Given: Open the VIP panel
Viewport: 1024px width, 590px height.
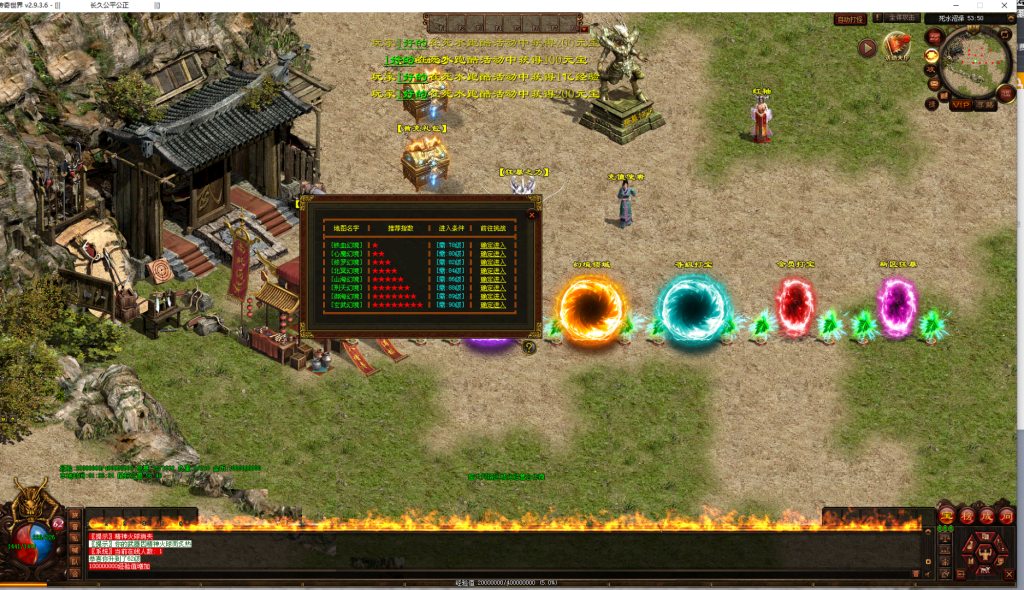Looking at the screenshot, I should click(x=961, y=103).
